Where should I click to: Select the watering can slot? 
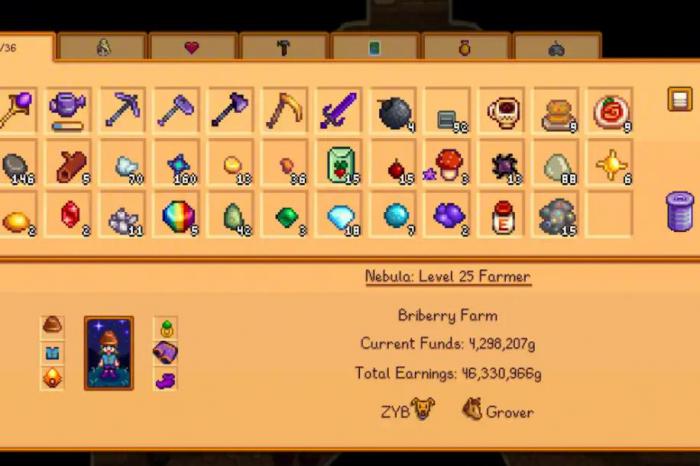coord(69,110)
